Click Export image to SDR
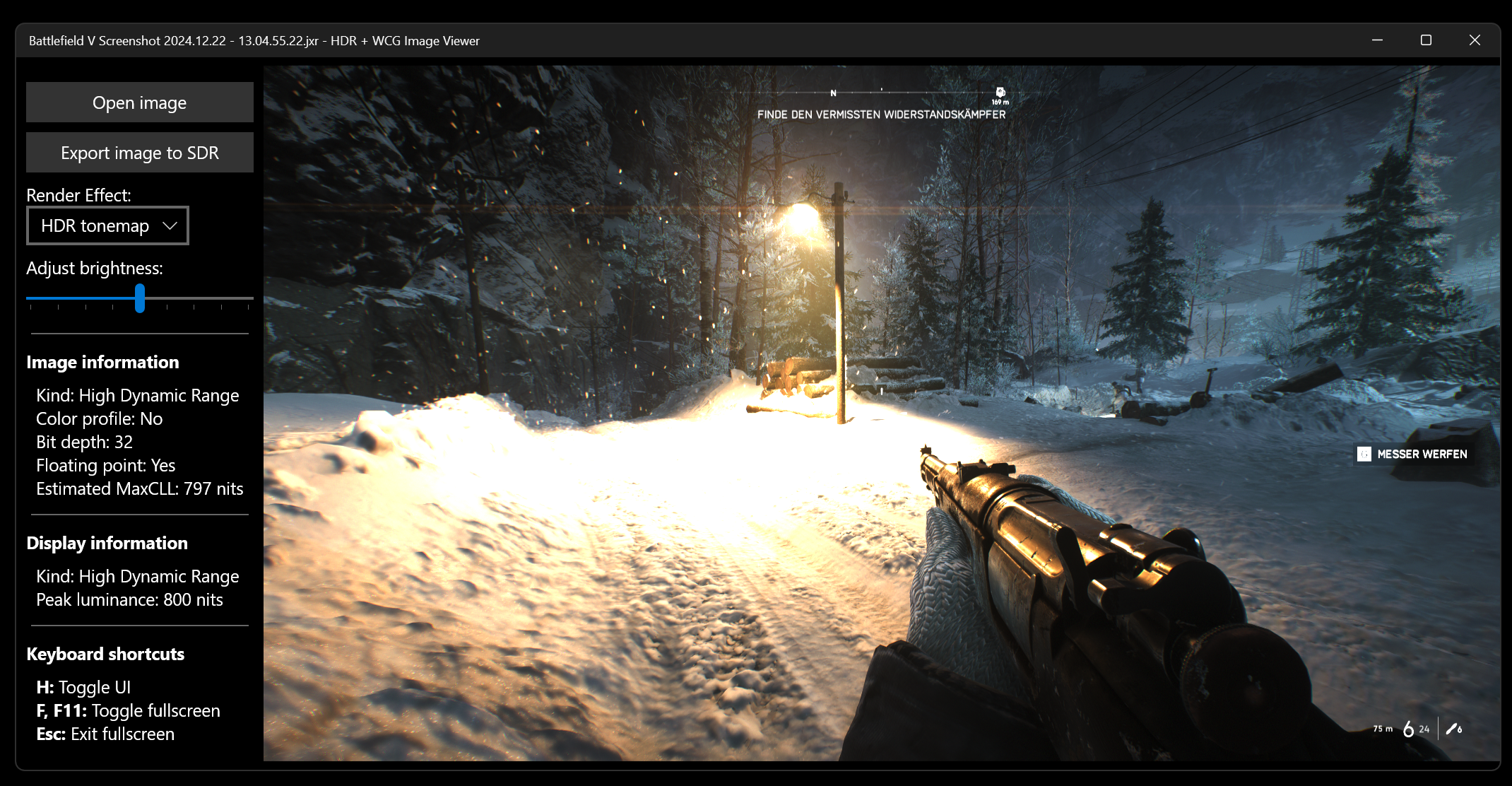The height and width of the screenshot is (786, 1512). 139,152
